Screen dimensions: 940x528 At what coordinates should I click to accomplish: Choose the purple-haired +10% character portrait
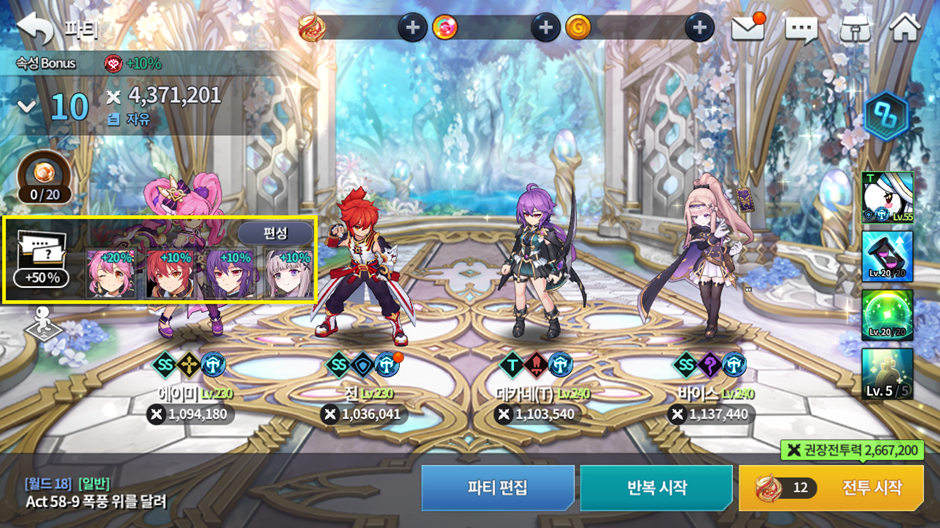click(230, 274)
